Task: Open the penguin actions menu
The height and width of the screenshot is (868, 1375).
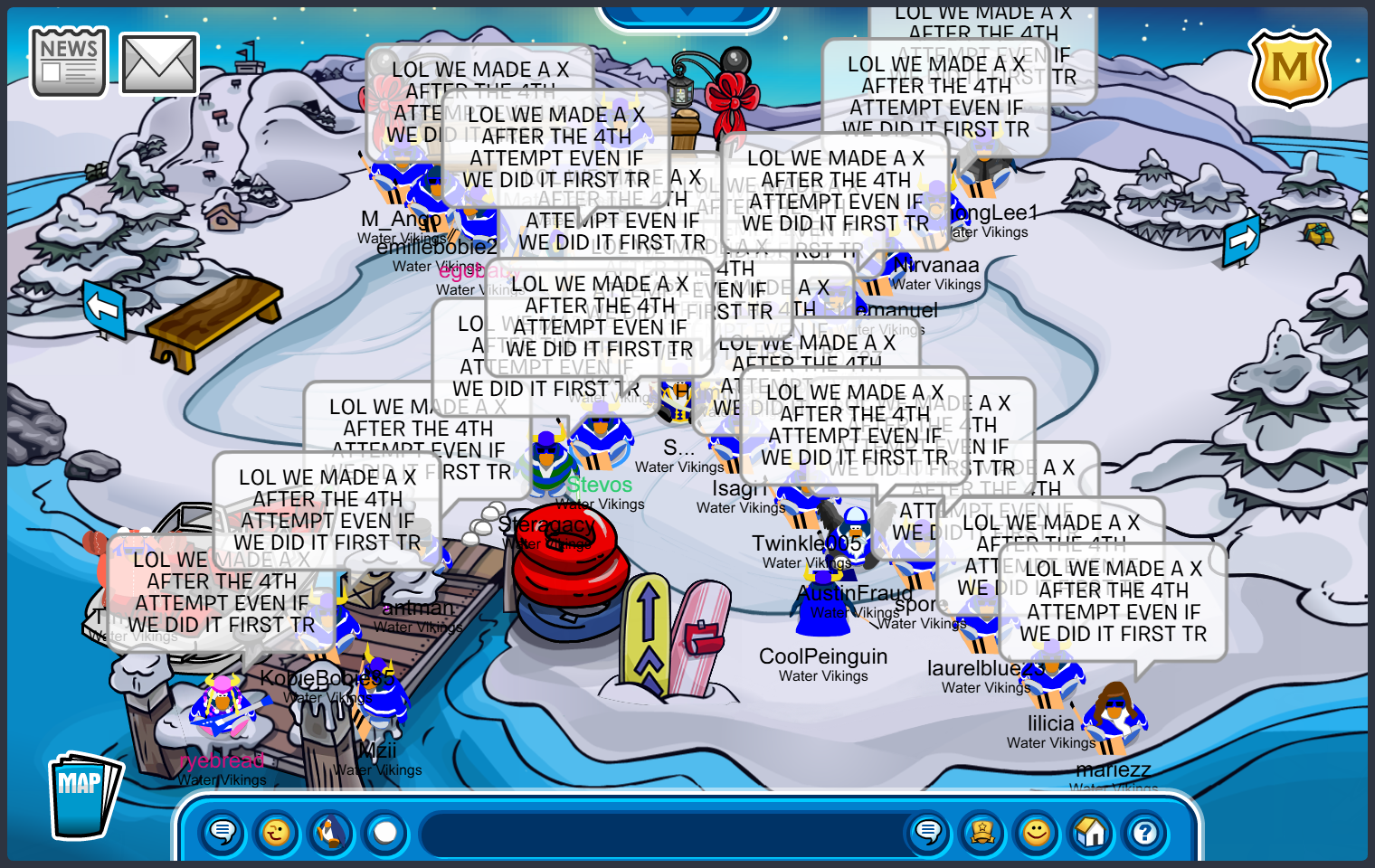Action: coord(331,832)
